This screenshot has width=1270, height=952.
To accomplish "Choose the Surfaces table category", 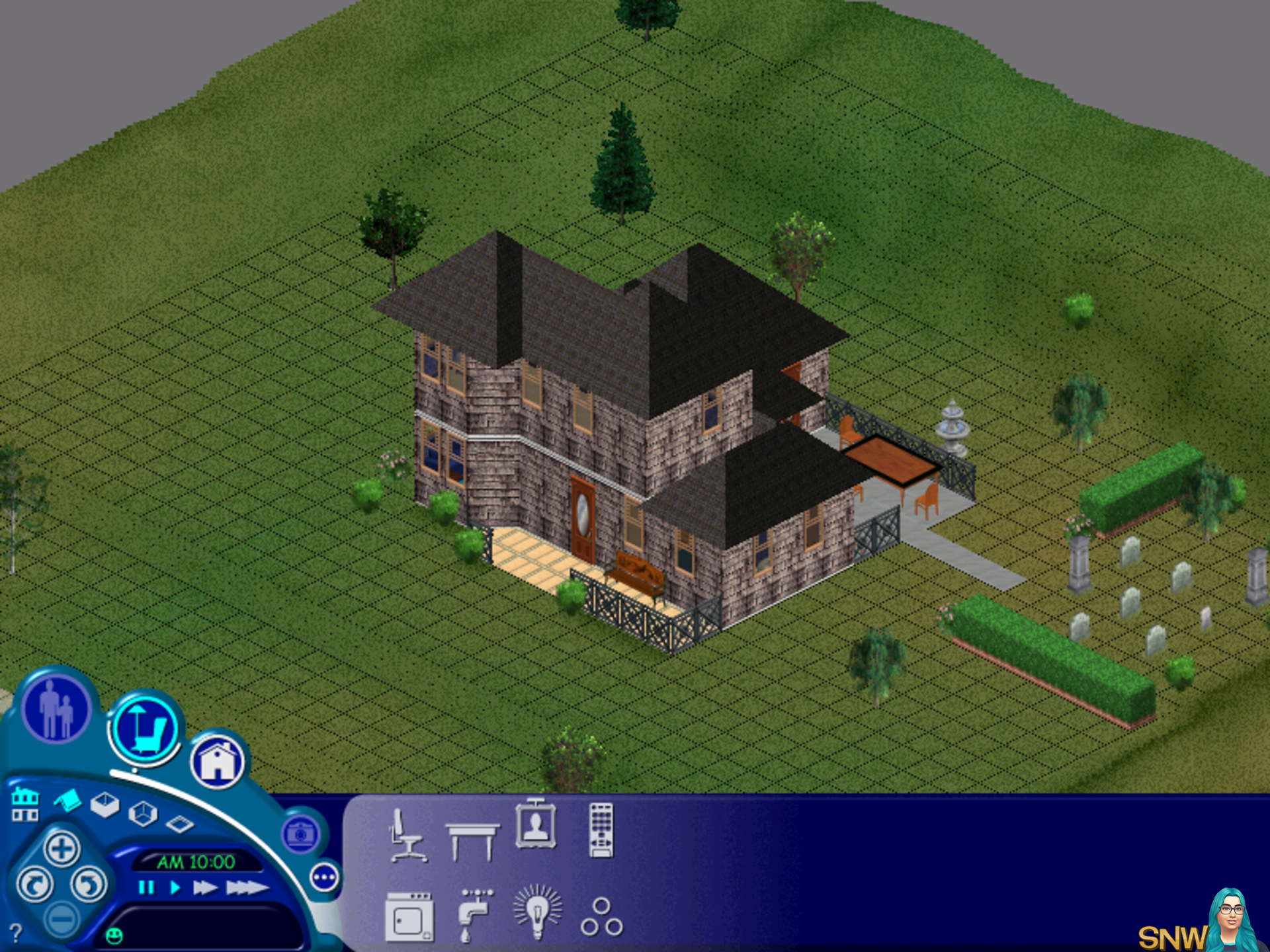I will (x=472, y=840).
